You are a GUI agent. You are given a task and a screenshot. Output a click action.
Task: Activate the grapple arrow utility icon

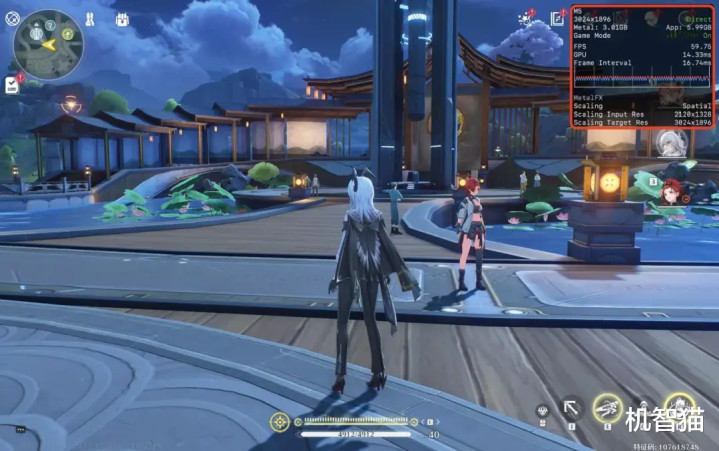click(571, 407)
